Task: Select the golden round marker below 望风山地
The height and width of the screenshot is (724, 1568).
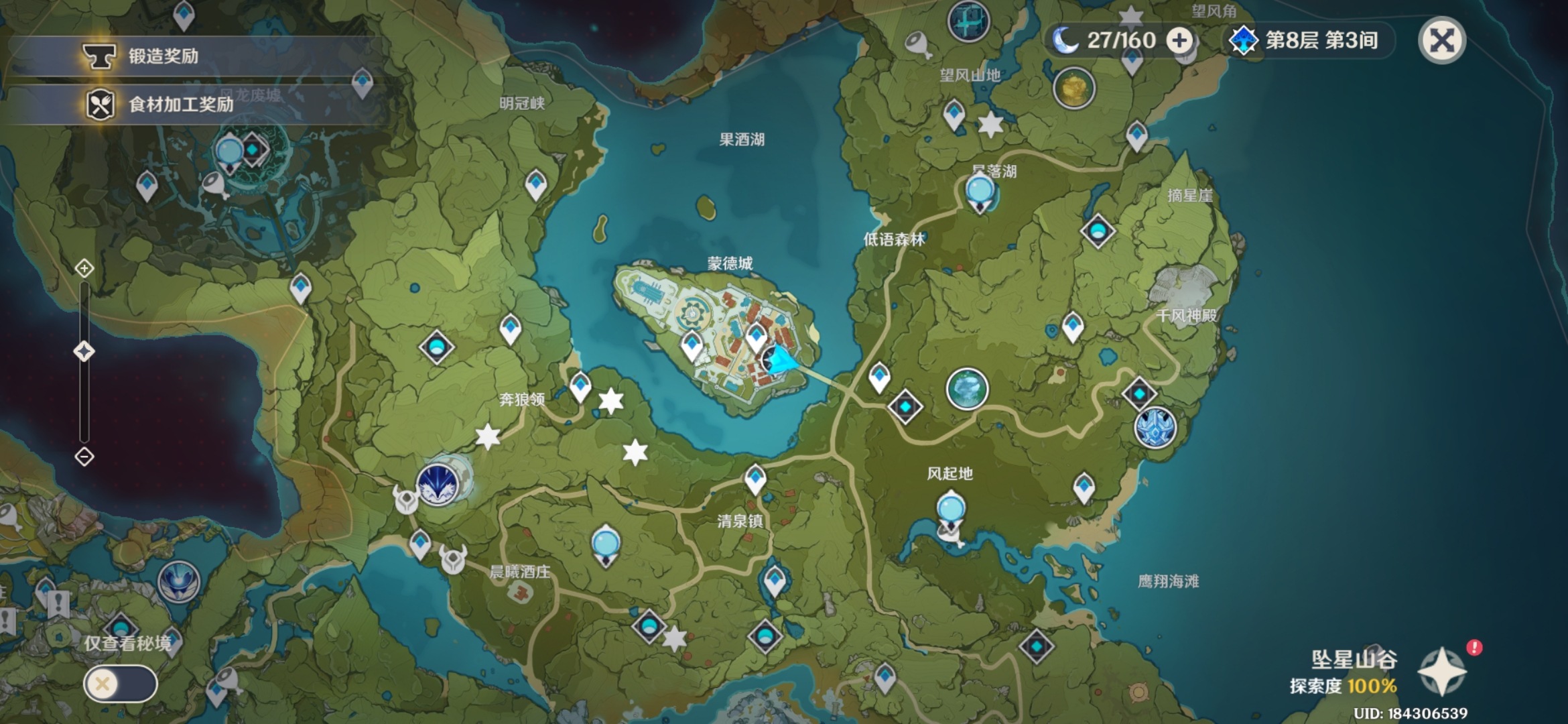Action: coord(1073,88)
